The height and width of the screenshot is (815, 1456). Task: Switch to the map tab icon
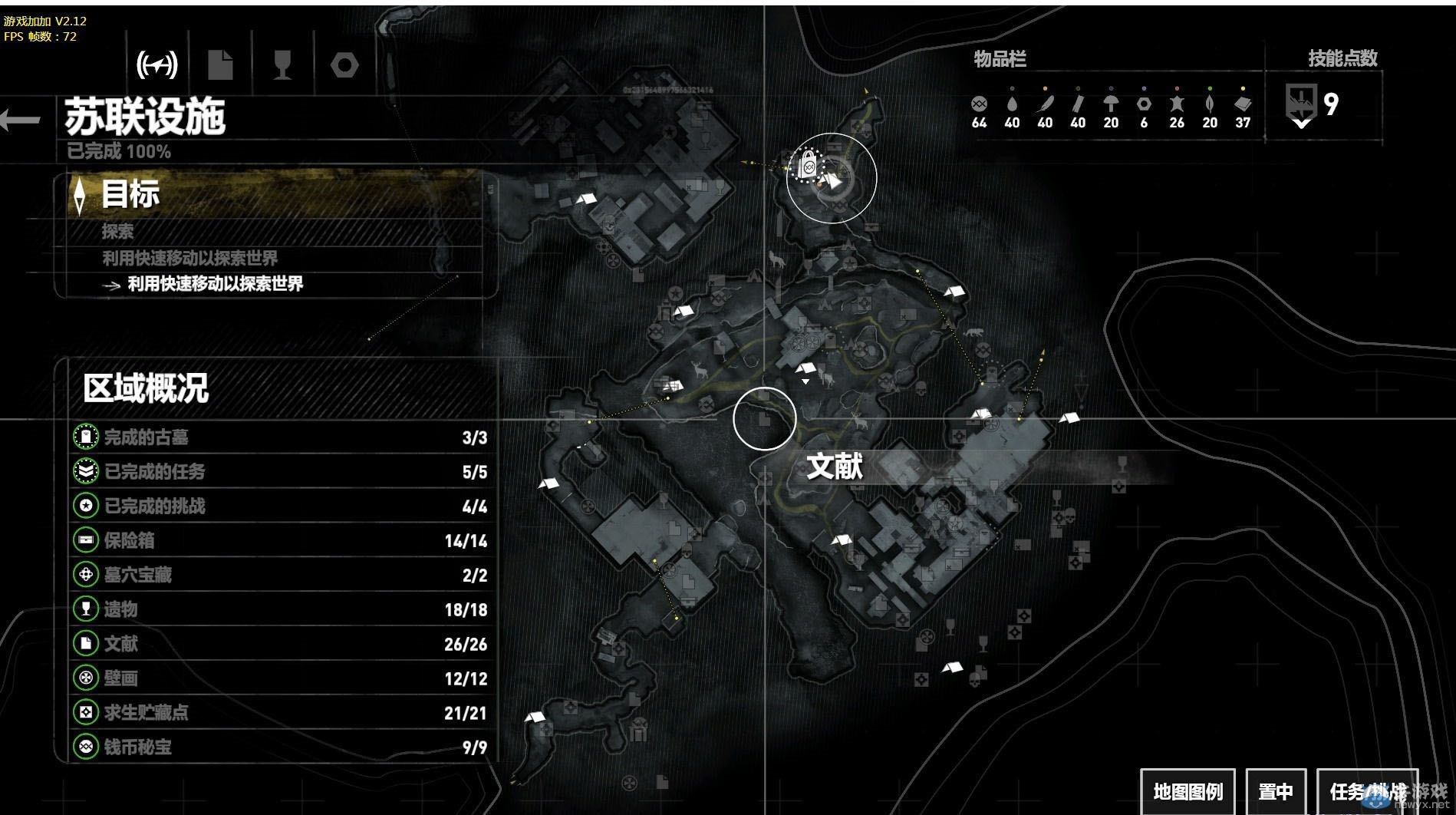(157, 65)
